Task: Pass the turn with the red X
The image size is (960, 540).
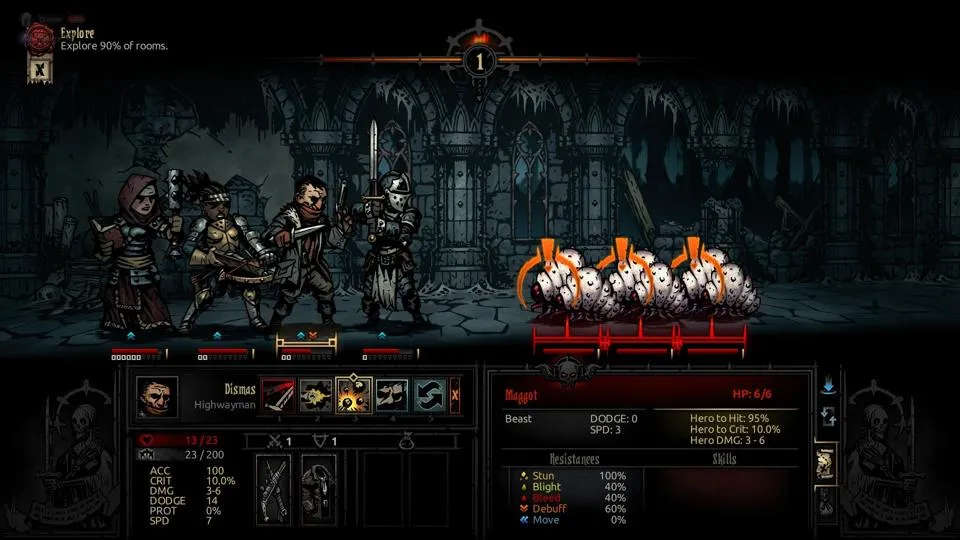Action: pyautogui.click(x=455, y=394)
